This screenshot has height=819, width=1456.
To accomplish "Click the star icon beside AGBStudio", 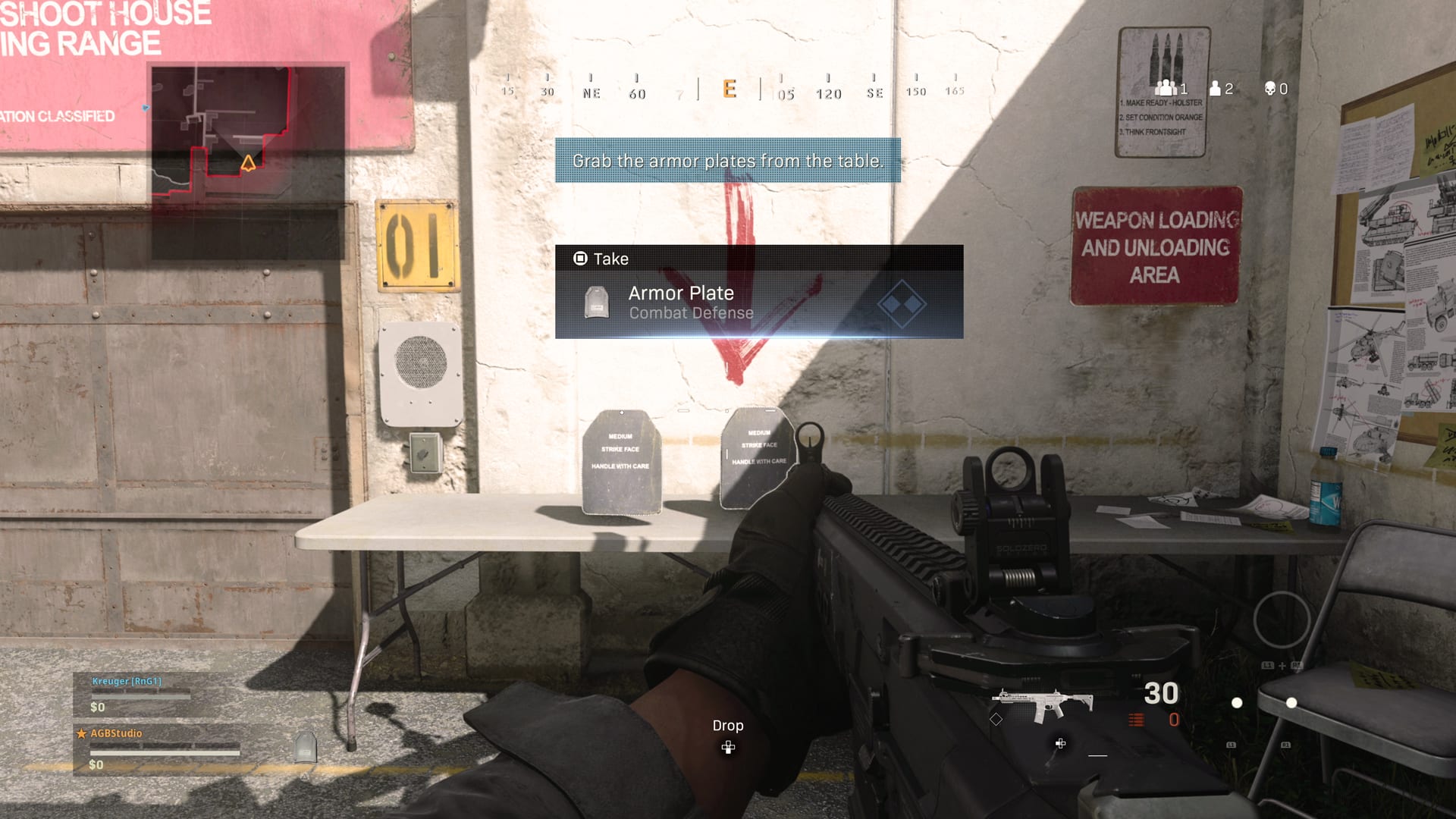I will click(80, 733).
